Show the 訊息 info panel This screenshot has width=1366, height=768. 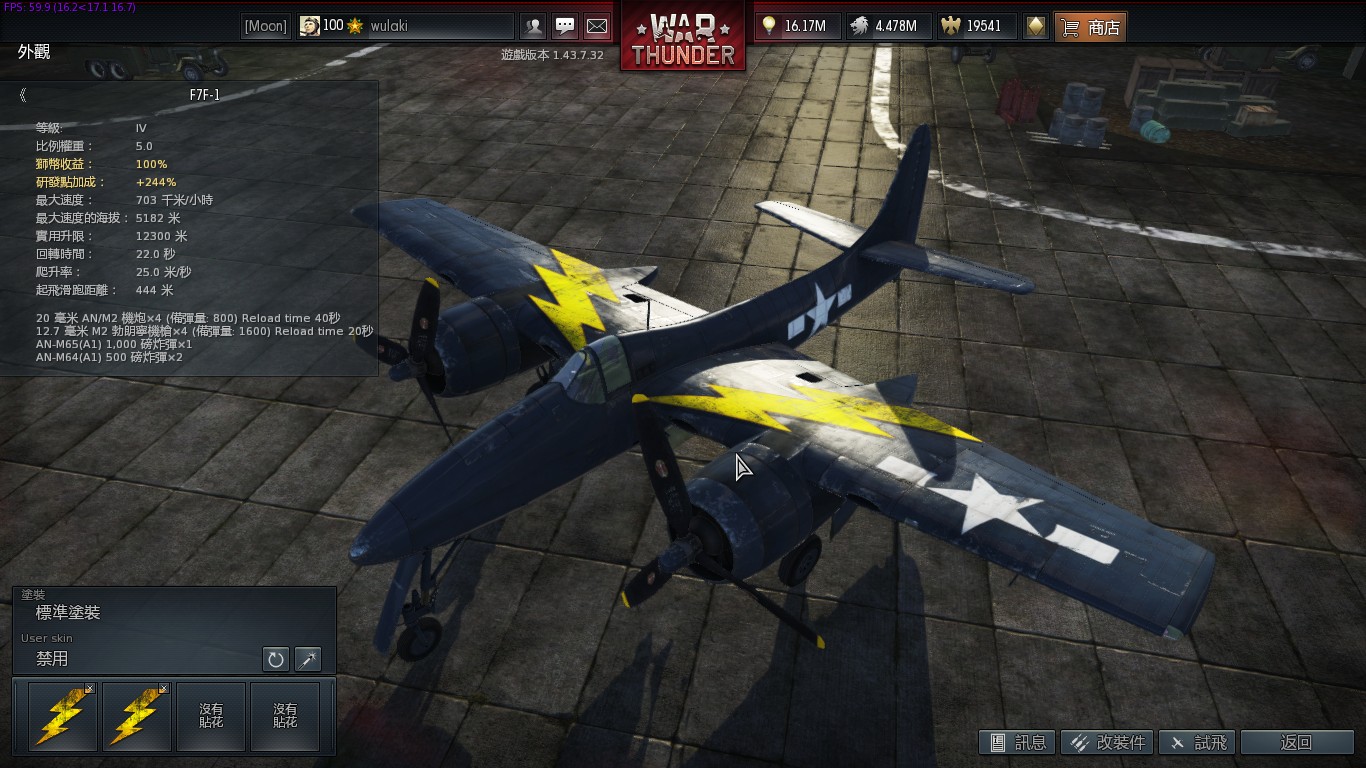(1017, 742)
